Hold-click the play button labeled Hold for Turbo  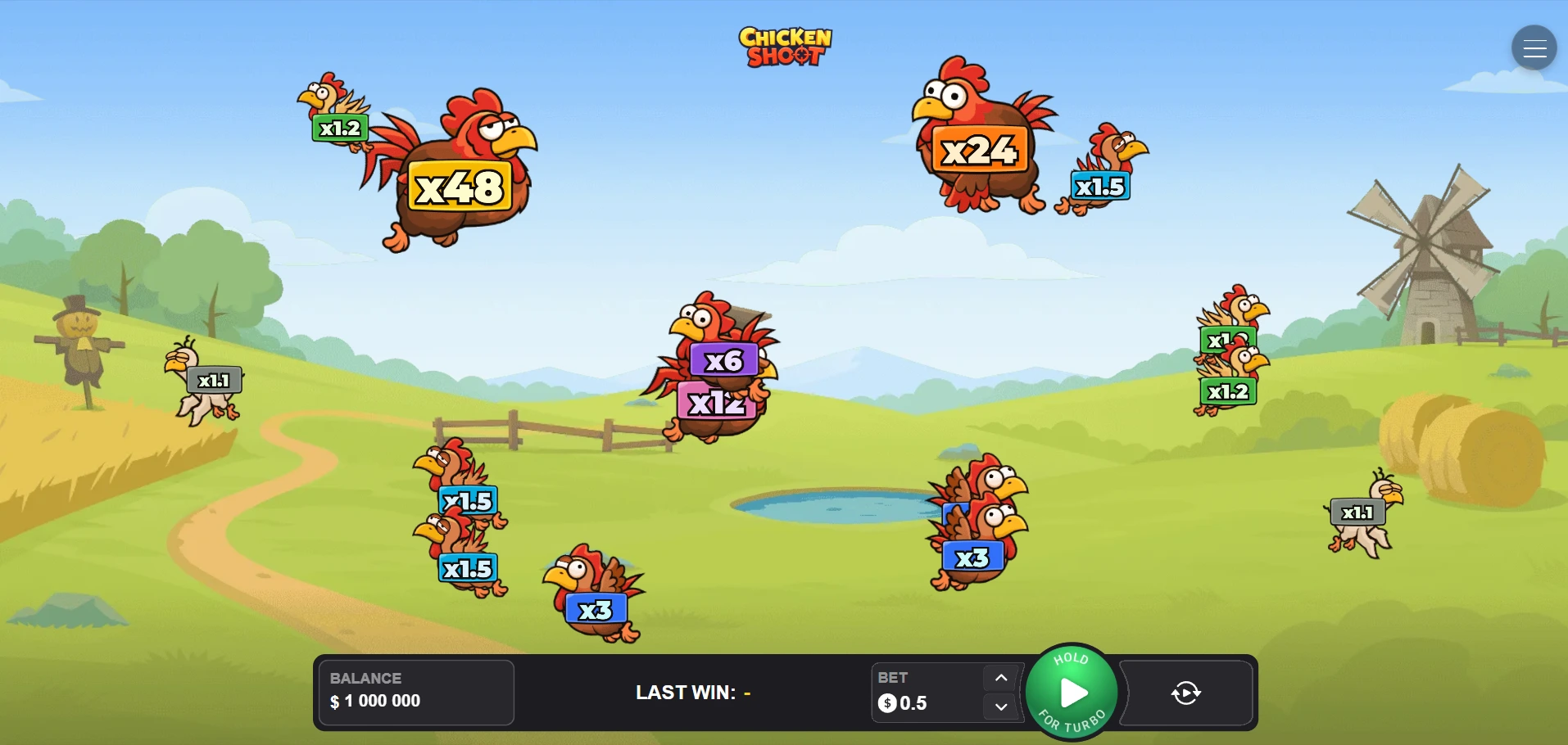coord(1071,692)
